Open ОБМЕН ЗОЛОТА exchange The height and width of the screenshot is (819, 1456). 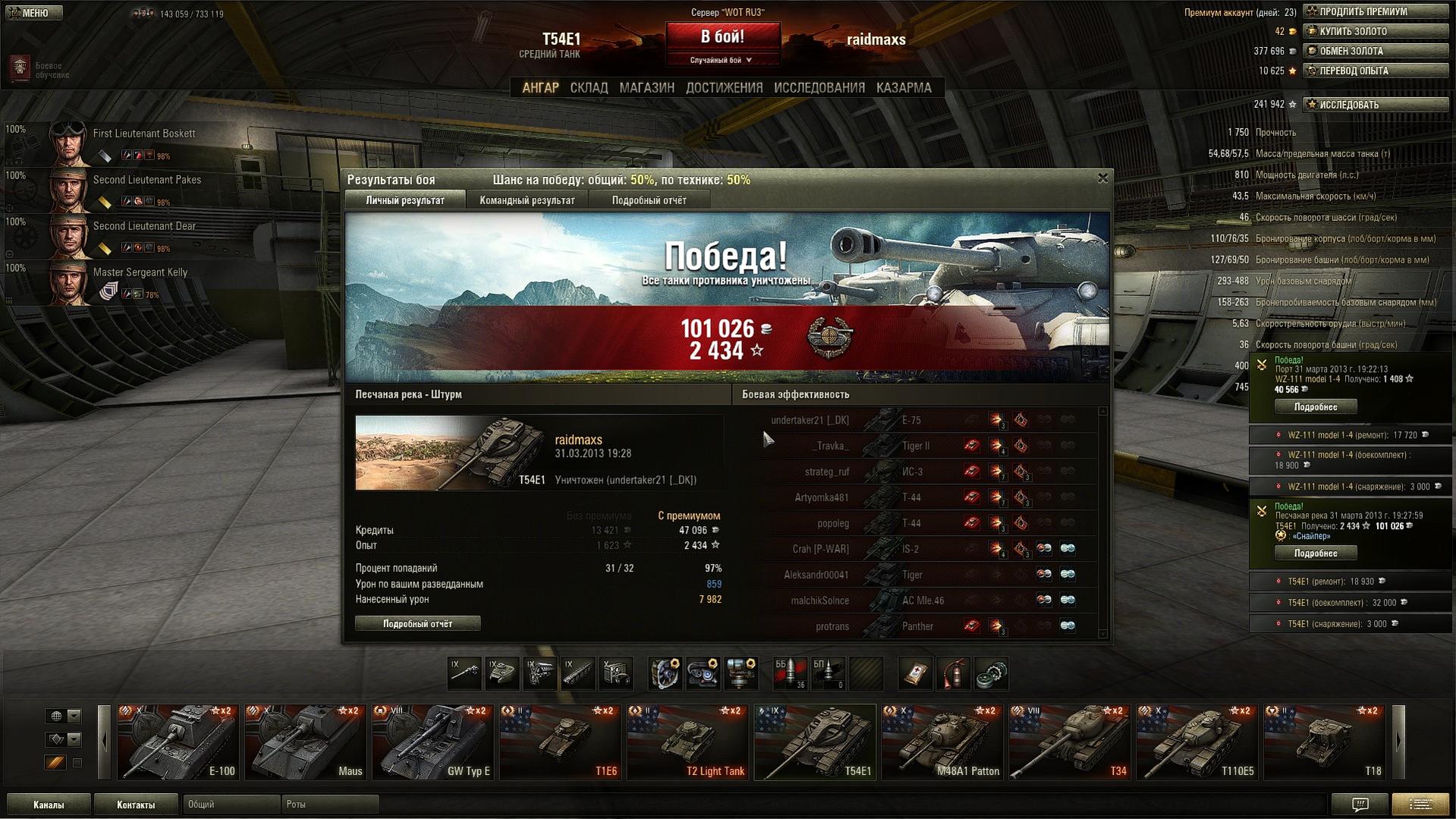pyautogui.click(x=1375, y=51)
